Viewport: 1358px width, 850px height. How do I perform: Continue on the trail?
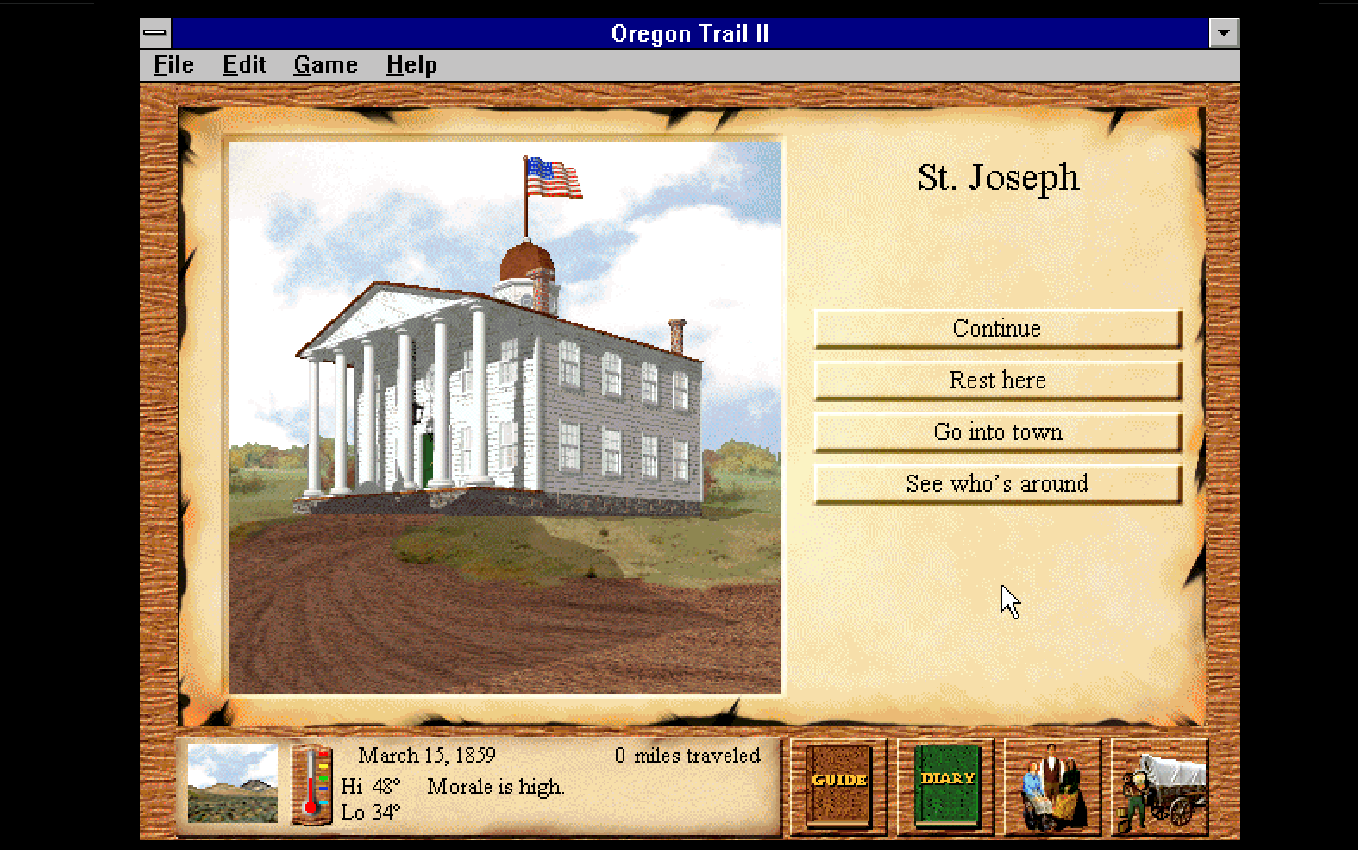coord(997,328)
